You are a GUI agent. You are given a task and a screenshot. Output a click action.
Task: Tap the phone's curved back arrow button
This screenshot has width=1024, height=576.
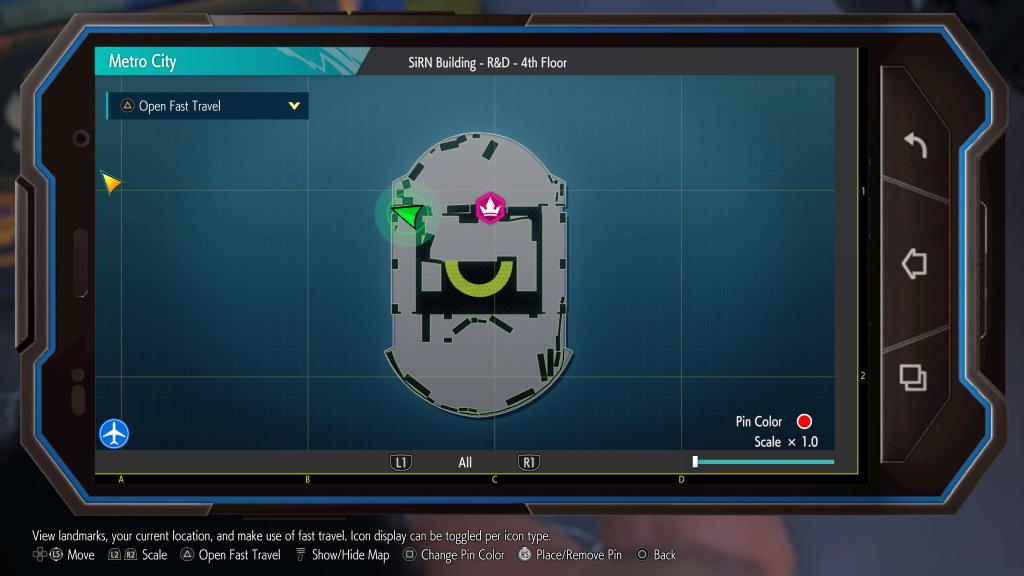pos(914,146)
